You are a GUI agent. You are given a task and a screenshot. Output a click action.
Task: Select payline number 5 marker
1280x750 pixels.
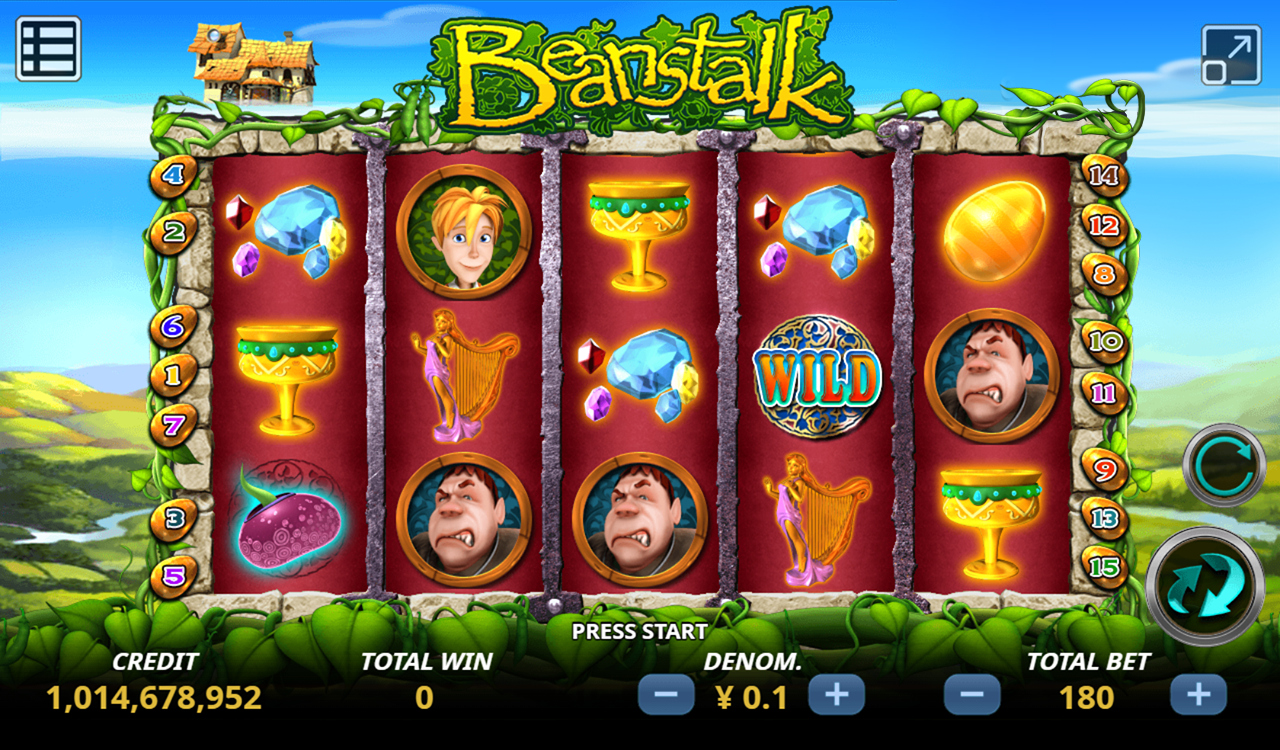[x=173, y=577]
